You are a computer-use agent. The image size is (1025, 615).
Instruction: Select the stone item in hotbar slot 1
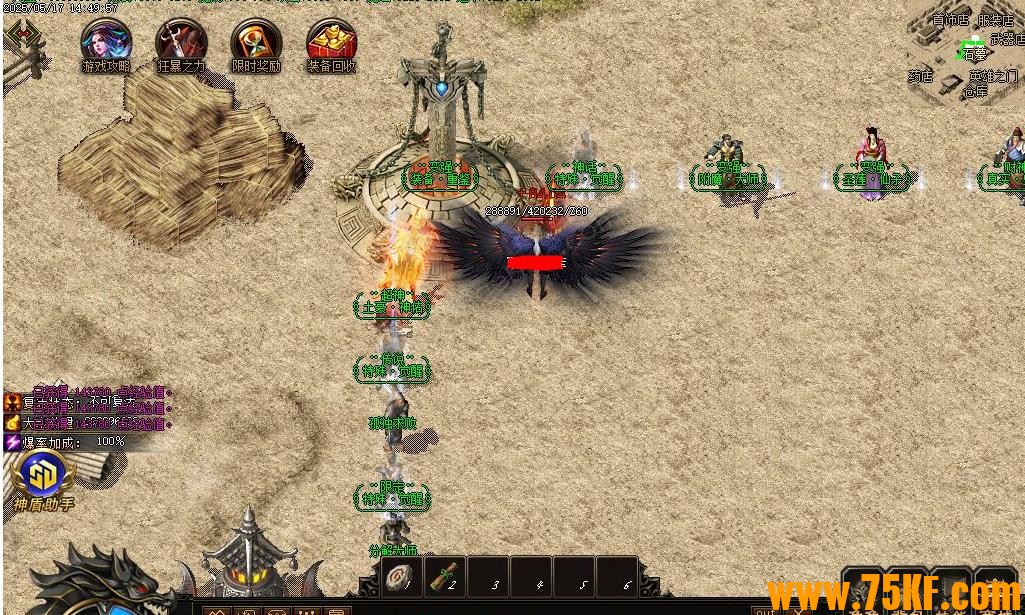[x=403, y=577]
